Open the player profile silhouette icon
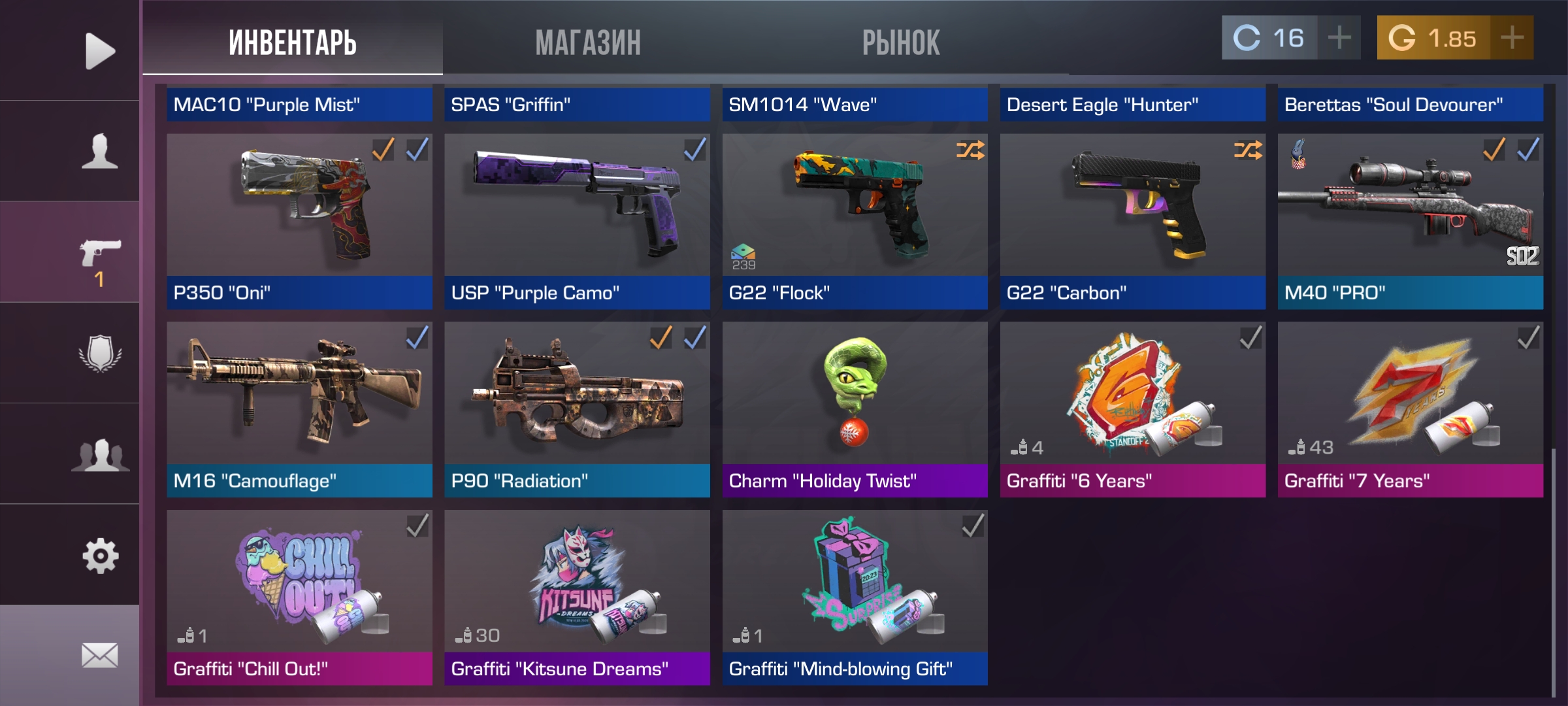1568x706 pixels. tap(99, 152)
